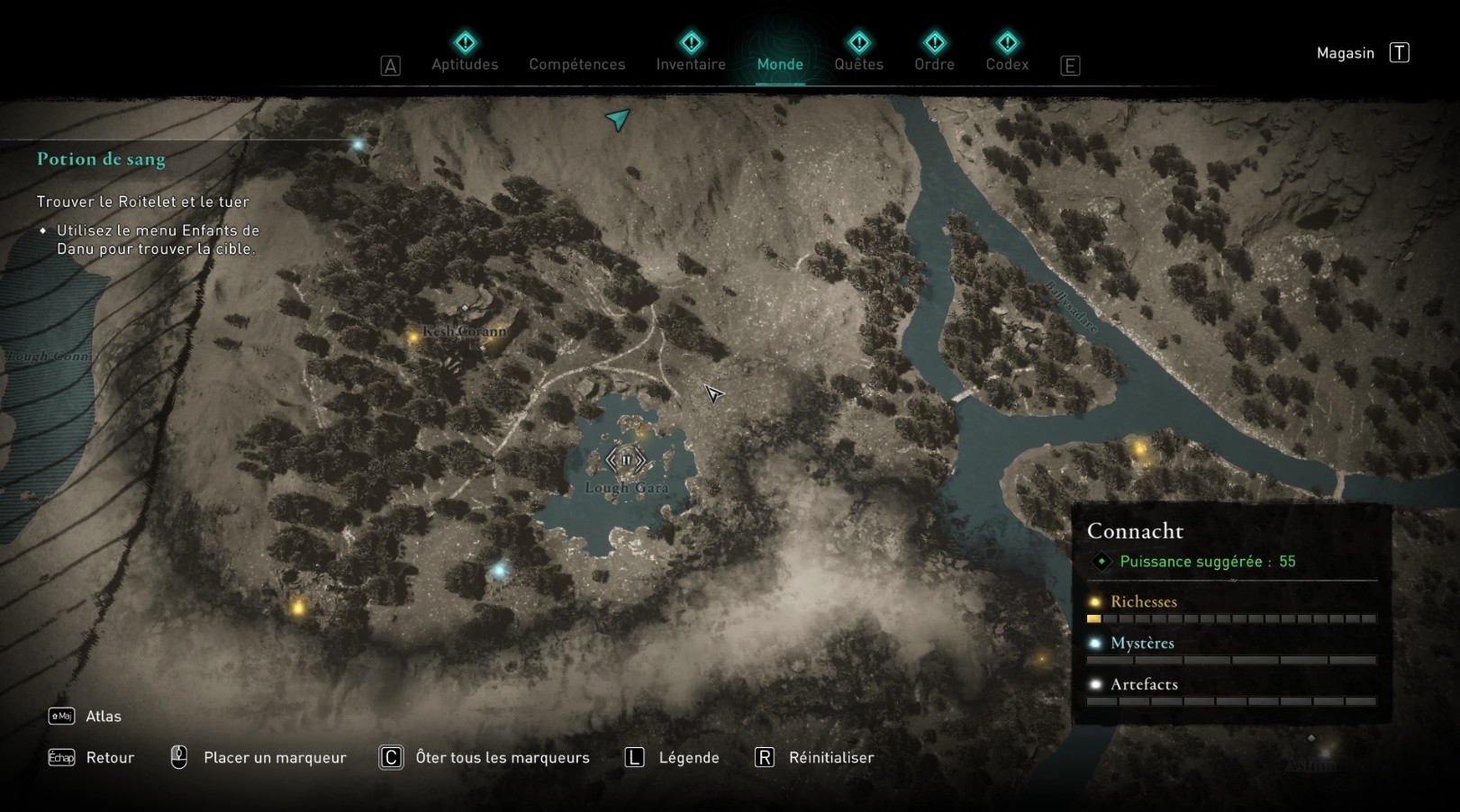Open the Ordre menu icon
Viewport: 1460px width, 812px height.
click(934, 41)
